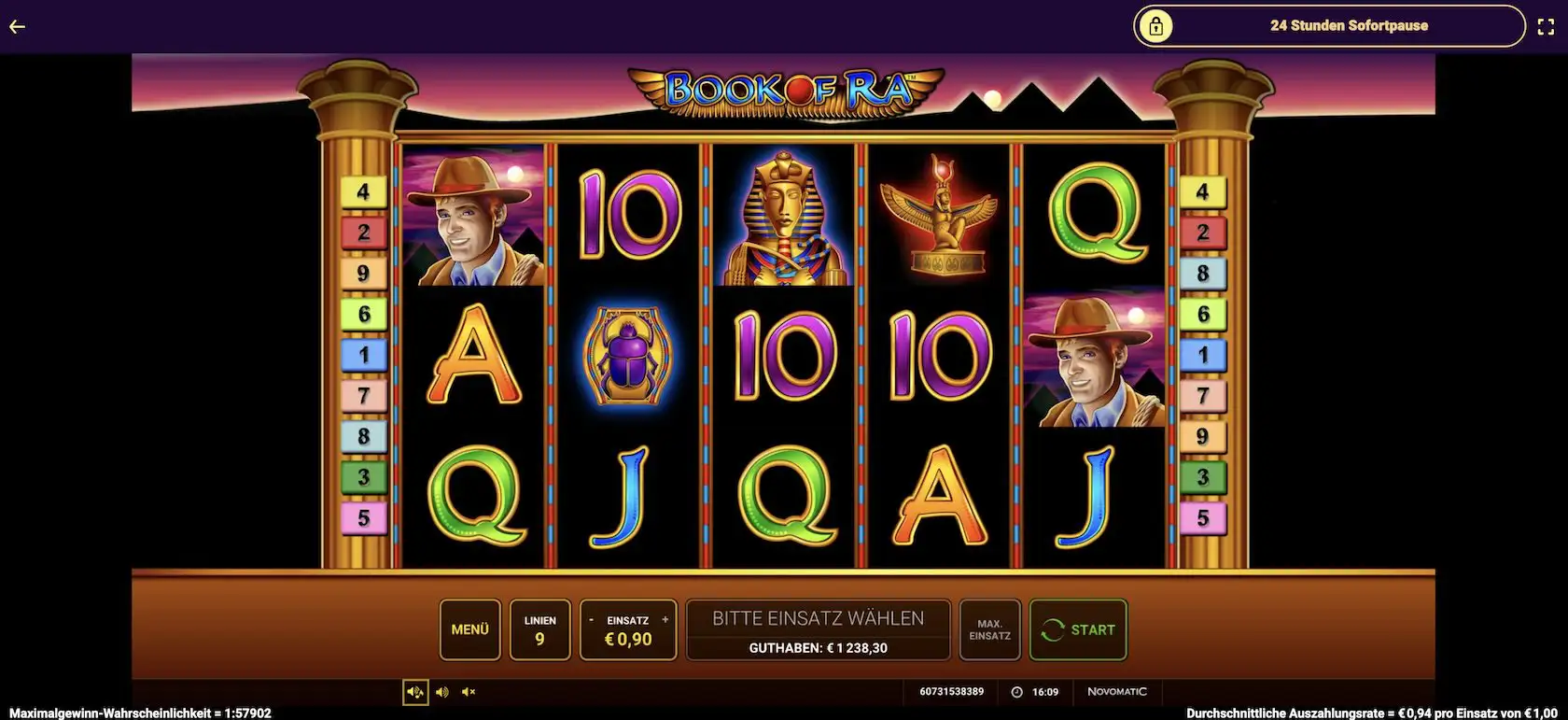1568x720 pixels.
Task: Click the BITTE EINSATZ WÄHLEN display
Action: [x=818, y=617]
